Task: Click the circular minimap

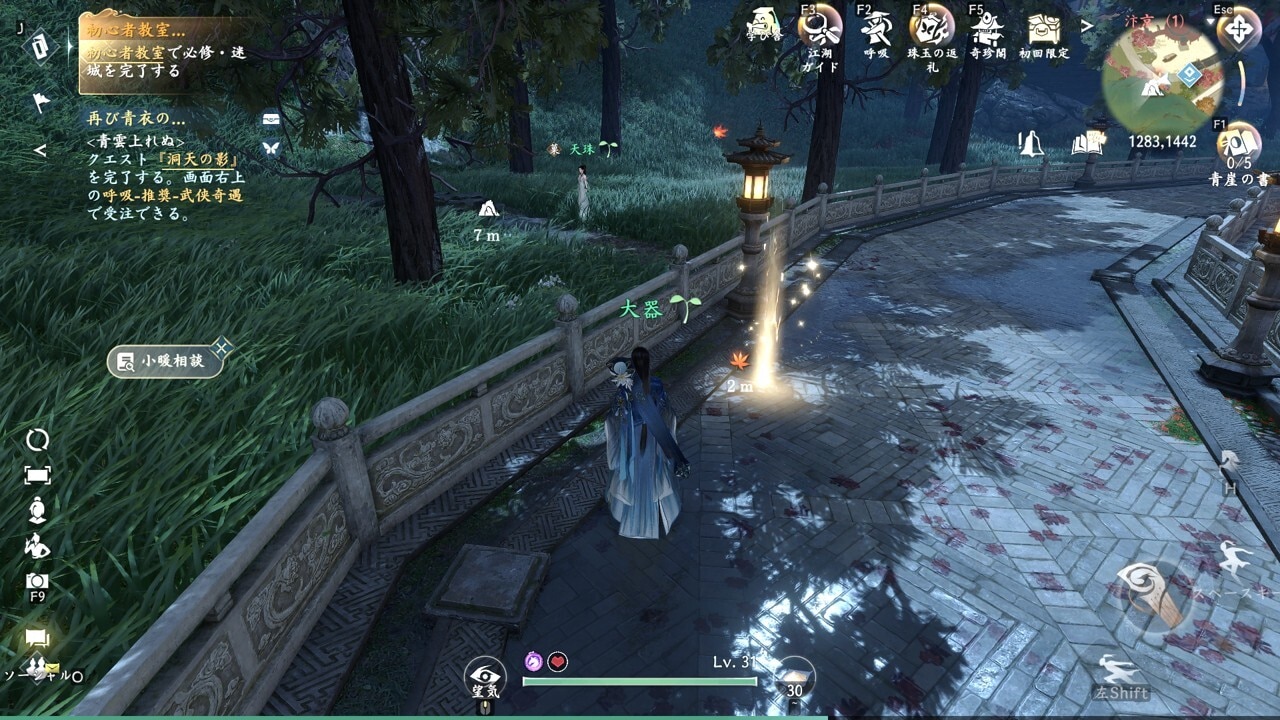Action: (x=1163, y=77)
